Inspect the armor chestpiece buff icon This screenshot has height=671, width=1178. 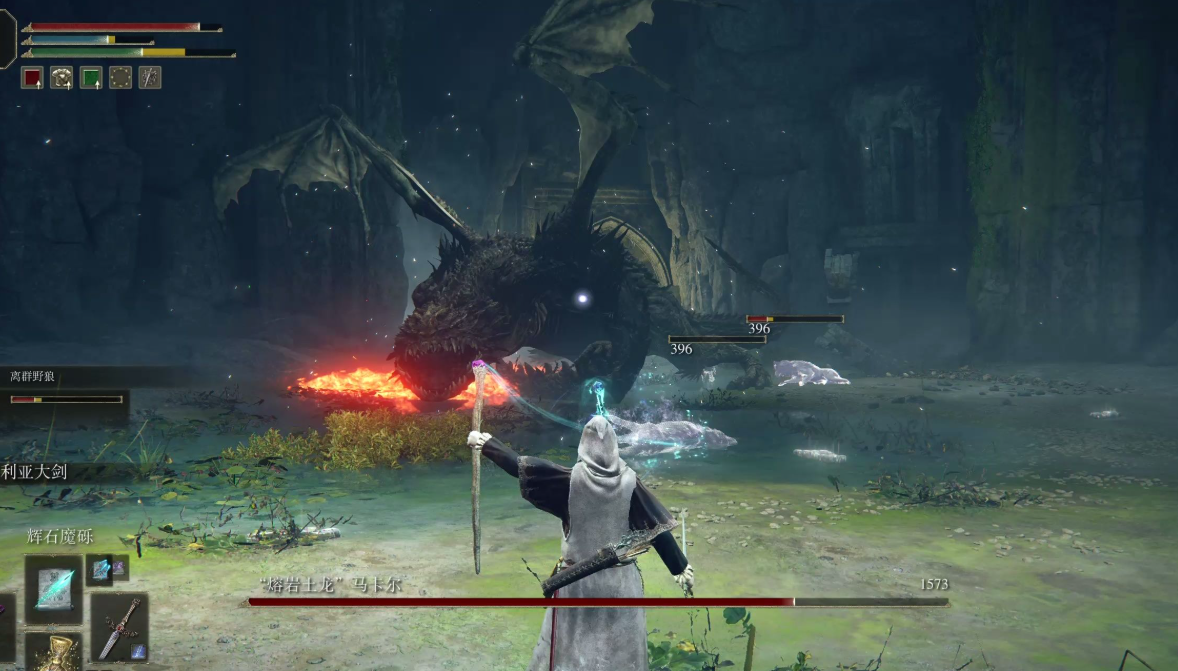point(62,77)
